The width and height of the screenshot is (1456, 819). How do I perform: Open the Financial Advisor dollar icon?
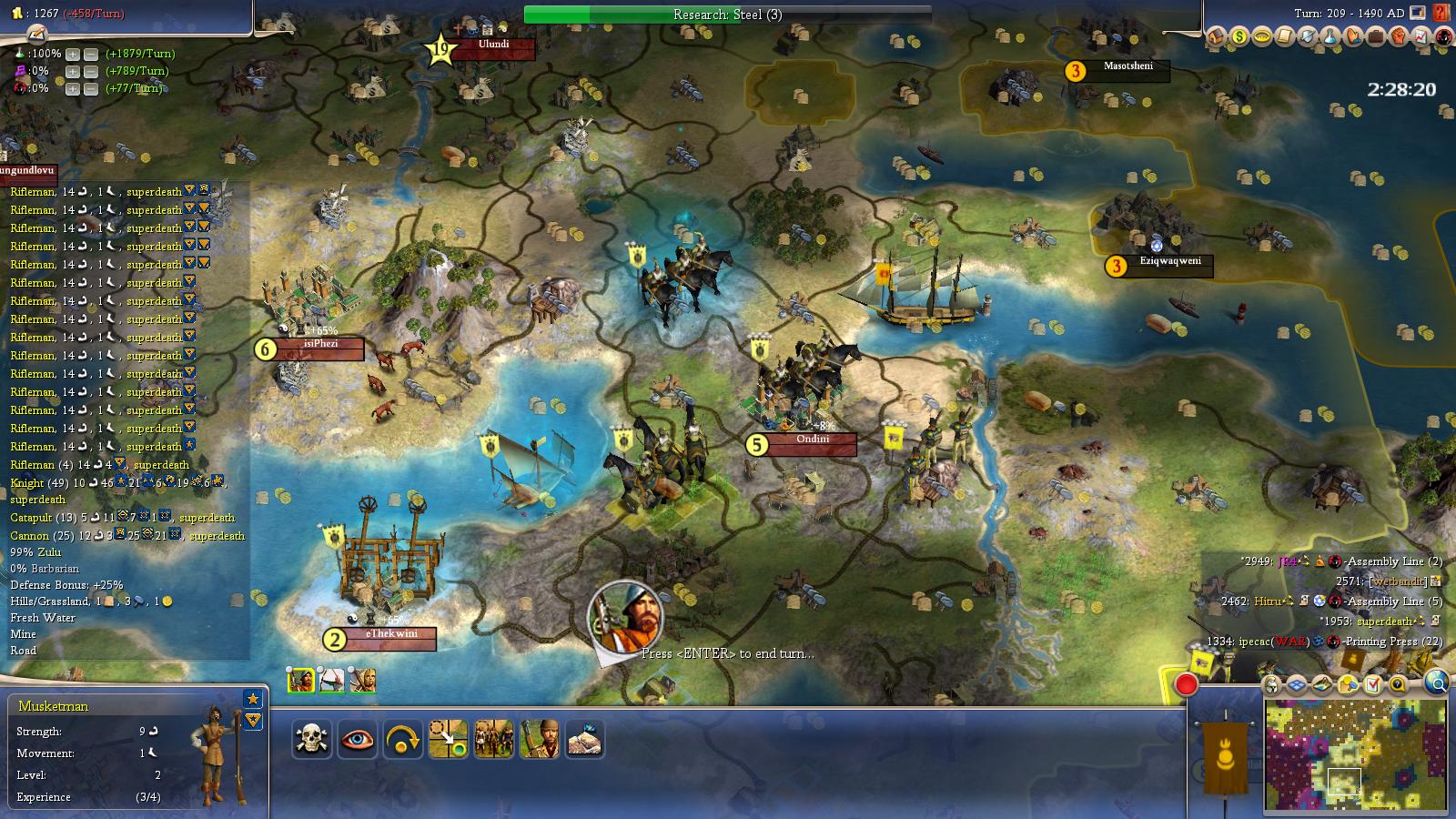(1239, 38)
